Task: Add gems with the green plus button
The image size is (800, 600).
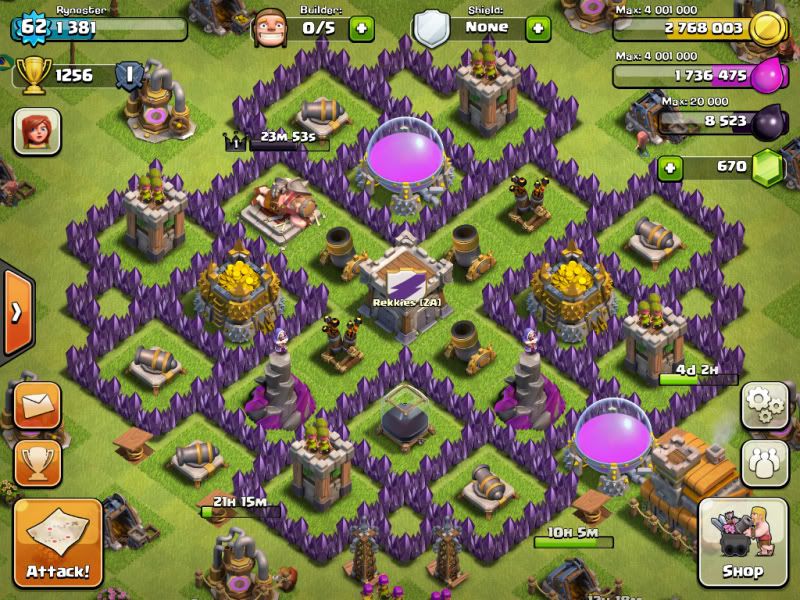Action: click(x=670, y=166)
